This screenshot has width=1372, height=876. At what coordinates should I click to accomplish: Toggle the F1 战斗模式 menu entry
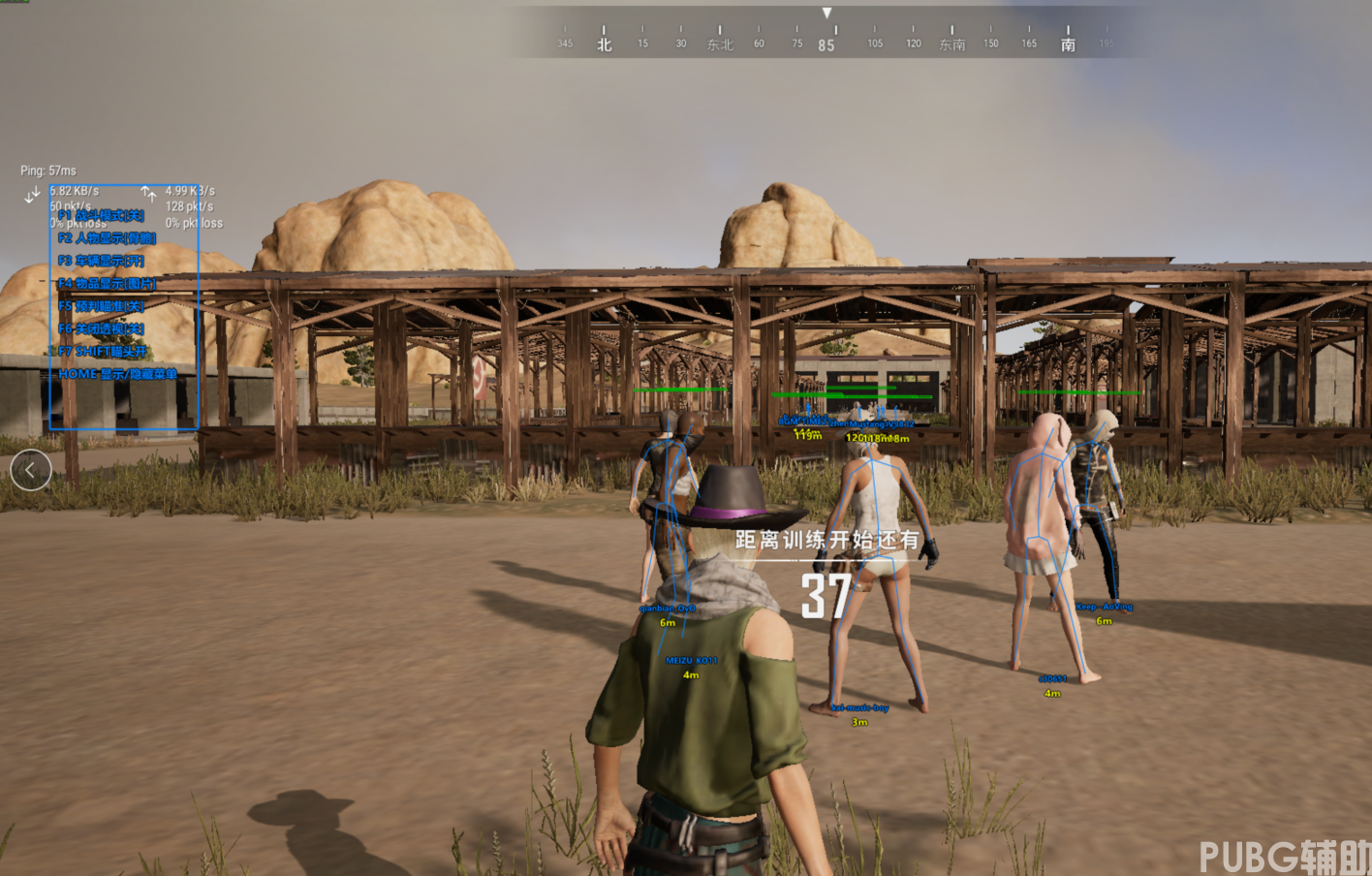101,215
